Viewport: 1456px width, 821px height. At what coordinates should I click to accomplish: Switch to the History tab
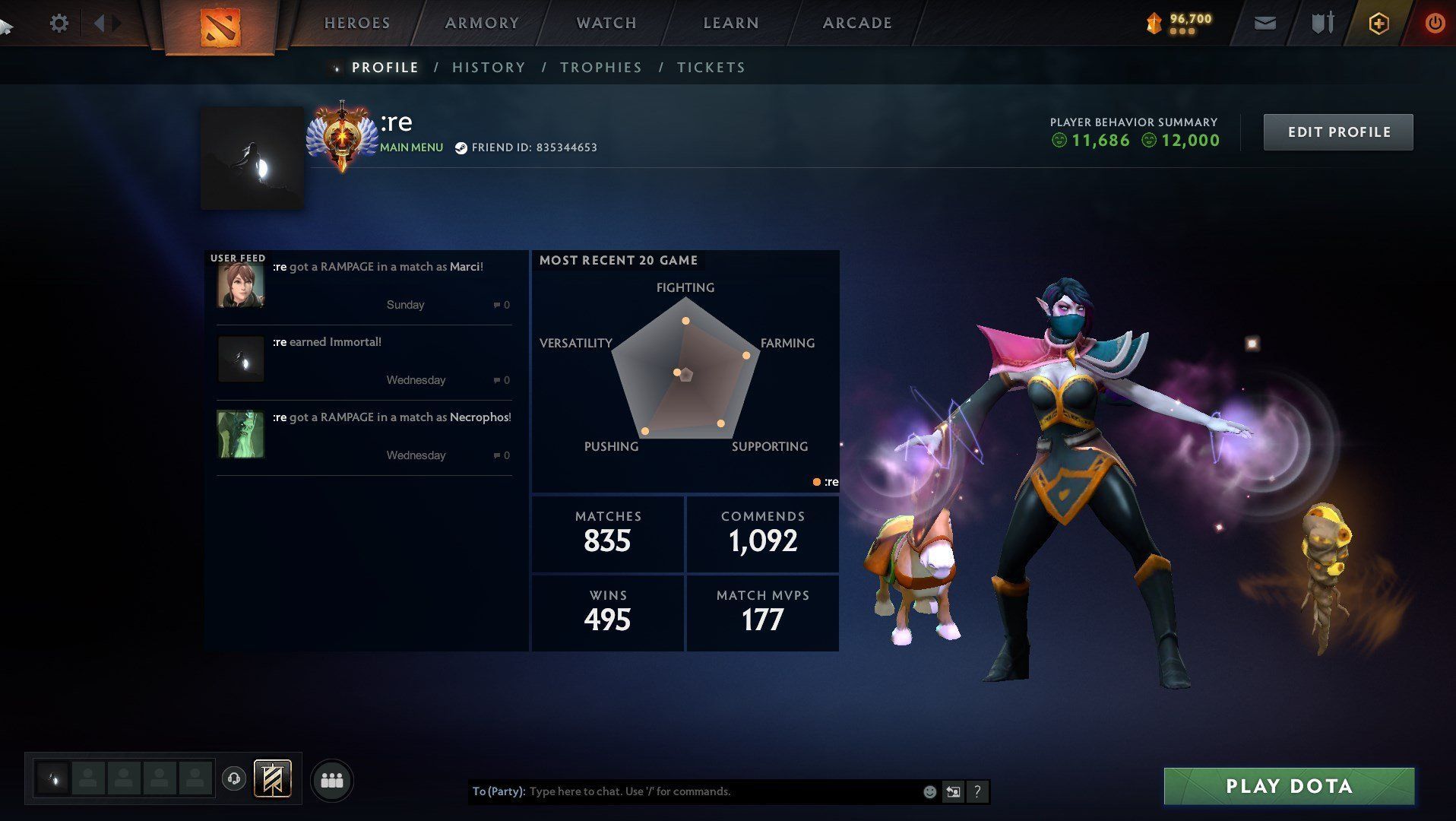[489, 68]
